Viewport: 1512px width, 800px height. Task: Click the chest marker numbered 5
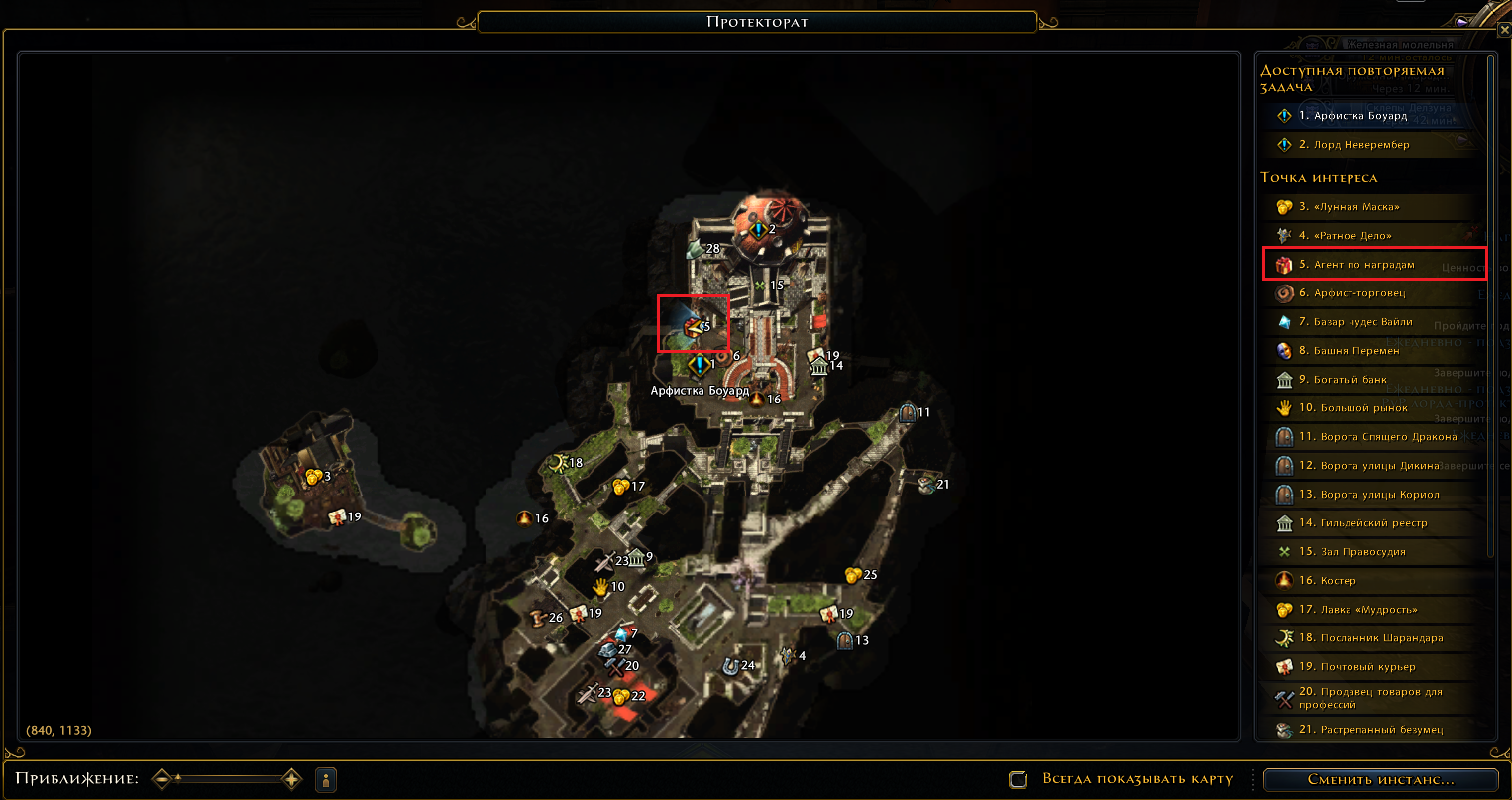click(694, 325)
